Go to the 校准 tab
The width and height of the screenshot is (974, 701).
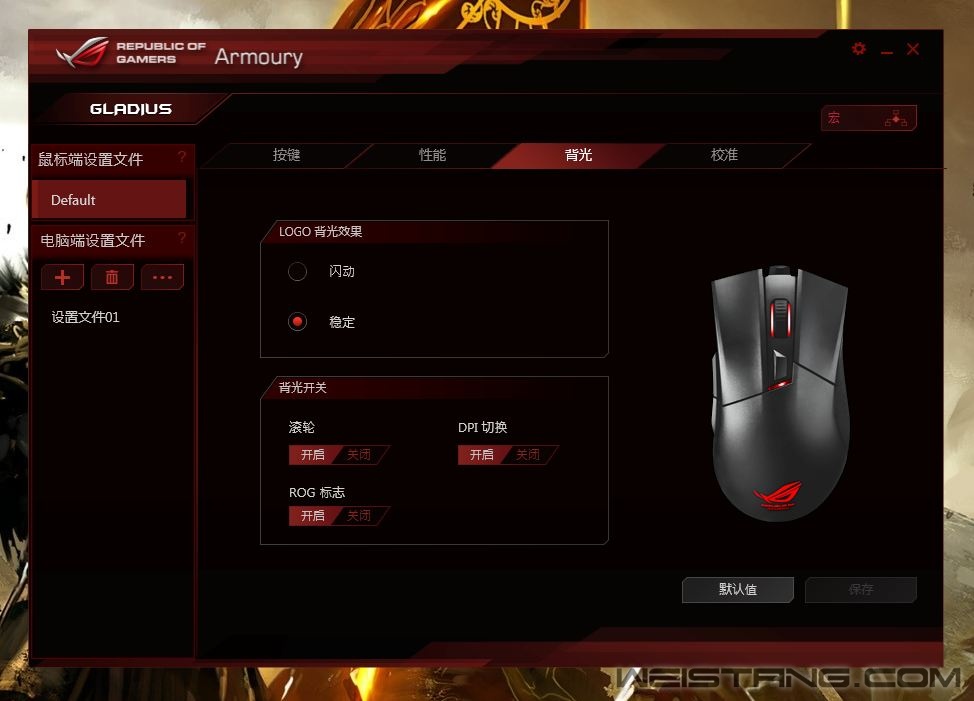pyautogui.click(x=724, y=156)
